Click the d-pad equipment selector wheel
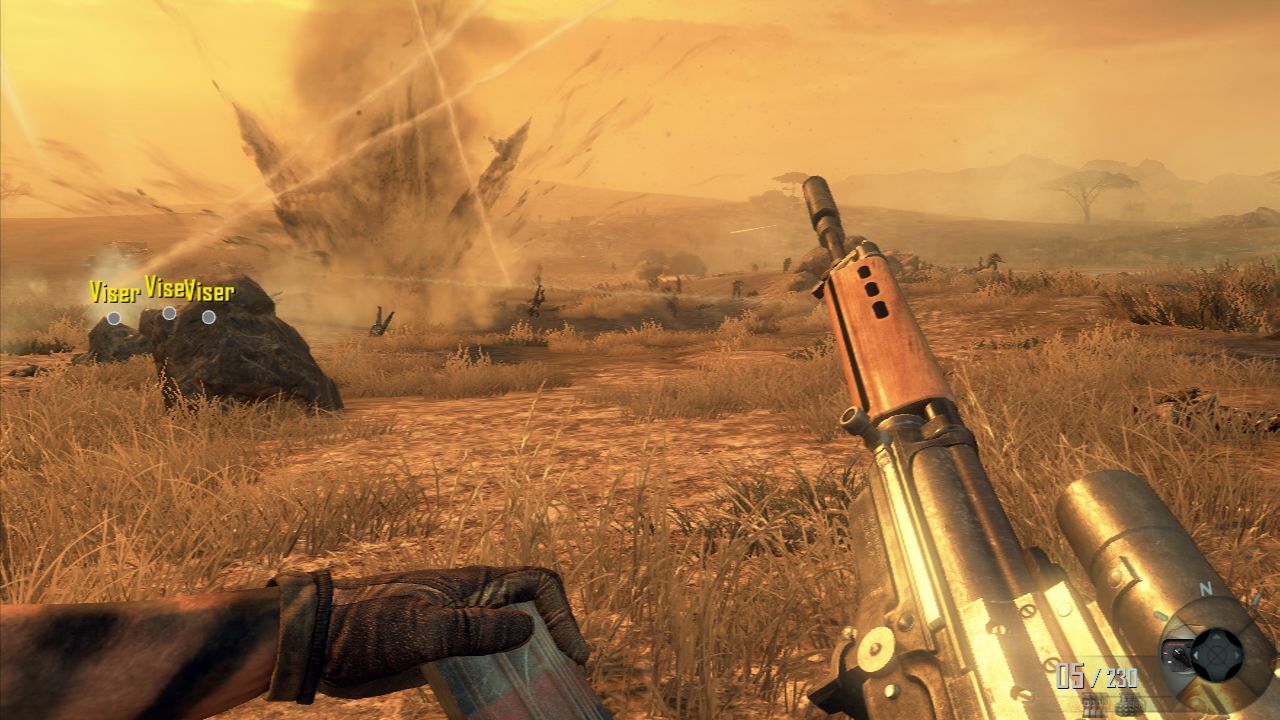 pyautogui.click(x=1216, y=655)
